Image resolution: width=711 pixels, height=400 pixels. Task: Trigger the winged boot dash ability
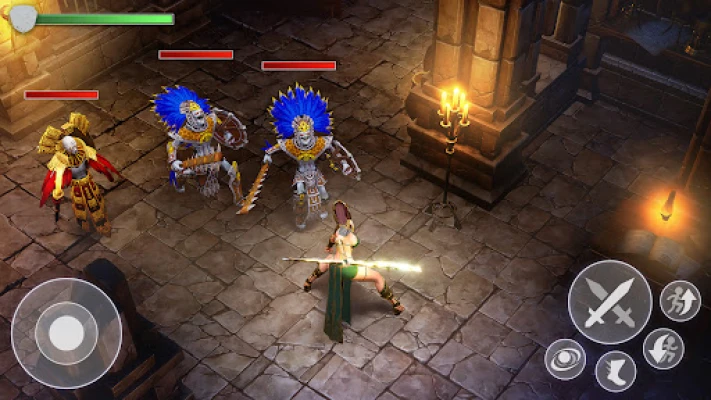[615, 371]
